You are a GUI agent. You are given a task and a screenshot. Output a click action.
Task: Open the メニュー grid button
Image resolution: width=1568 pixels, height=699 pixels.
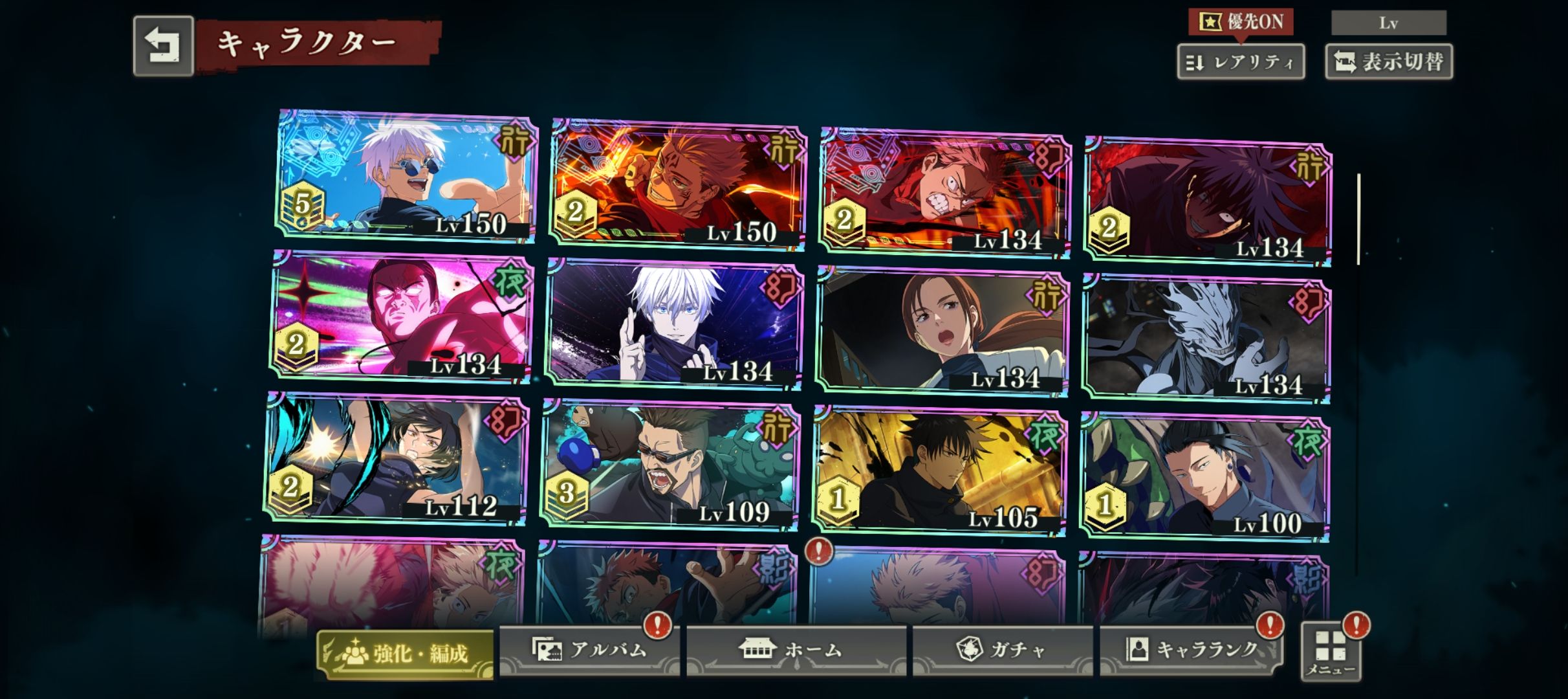pos(1331,651)
